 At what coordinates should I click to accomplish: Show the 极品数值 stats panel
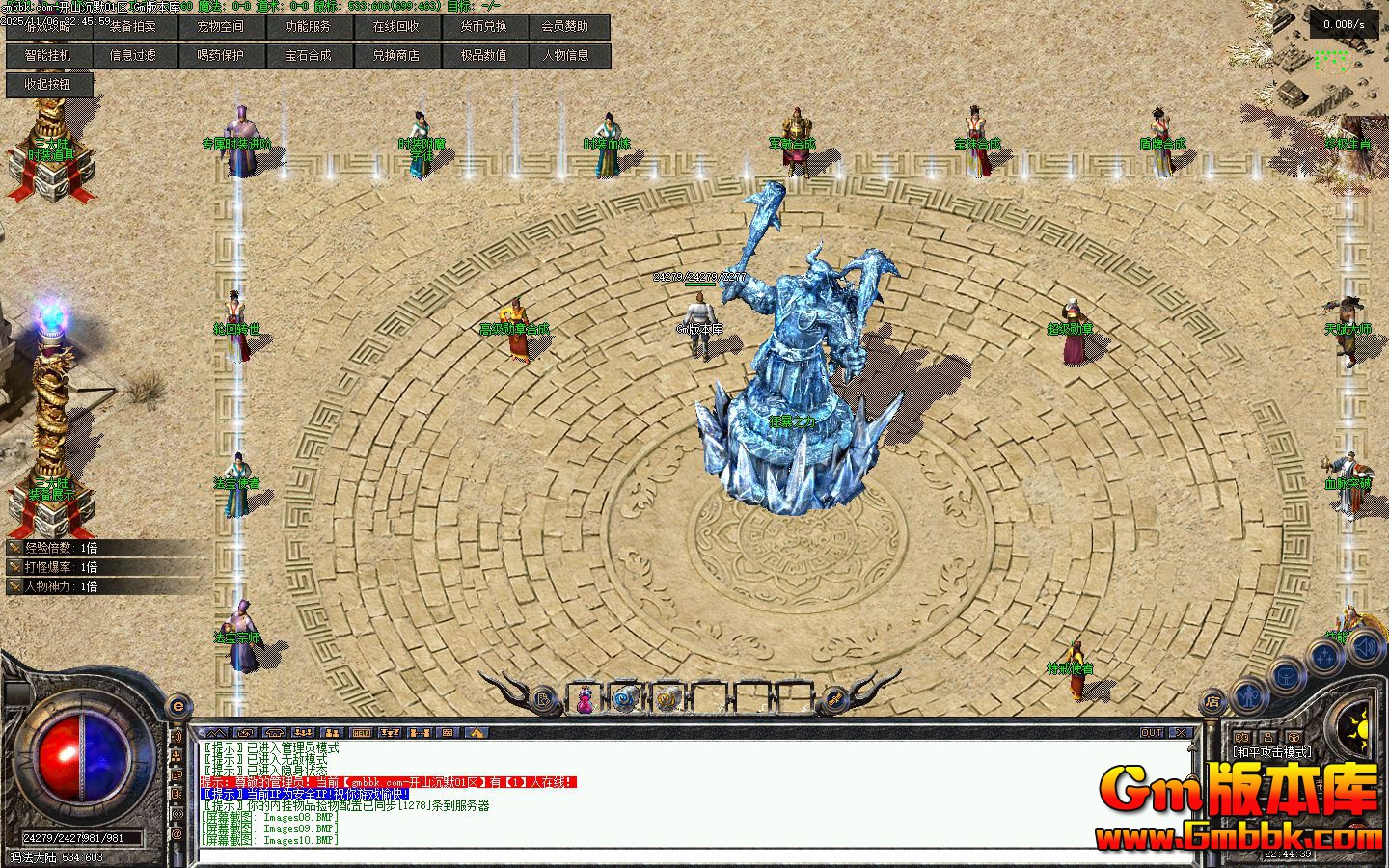(x=484, y=56)
